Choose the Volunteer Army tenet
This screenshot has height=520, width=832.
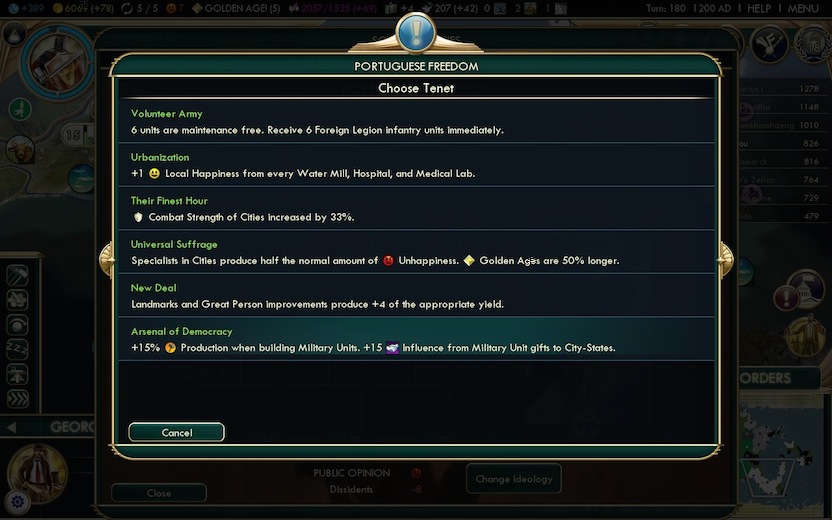click(x=416, y=122)
